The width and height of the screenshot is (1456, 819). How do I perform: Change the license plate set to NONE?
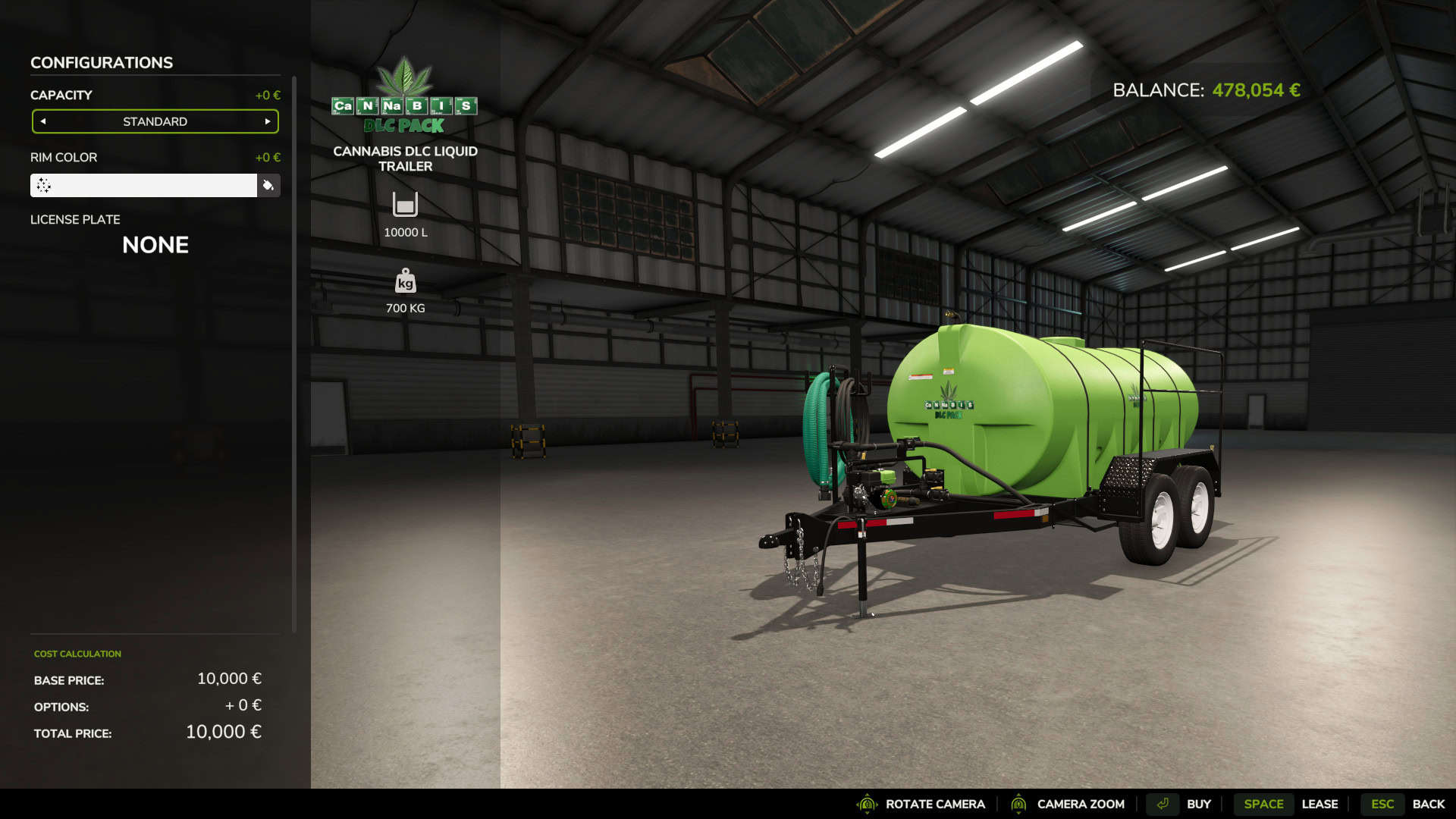155,245
